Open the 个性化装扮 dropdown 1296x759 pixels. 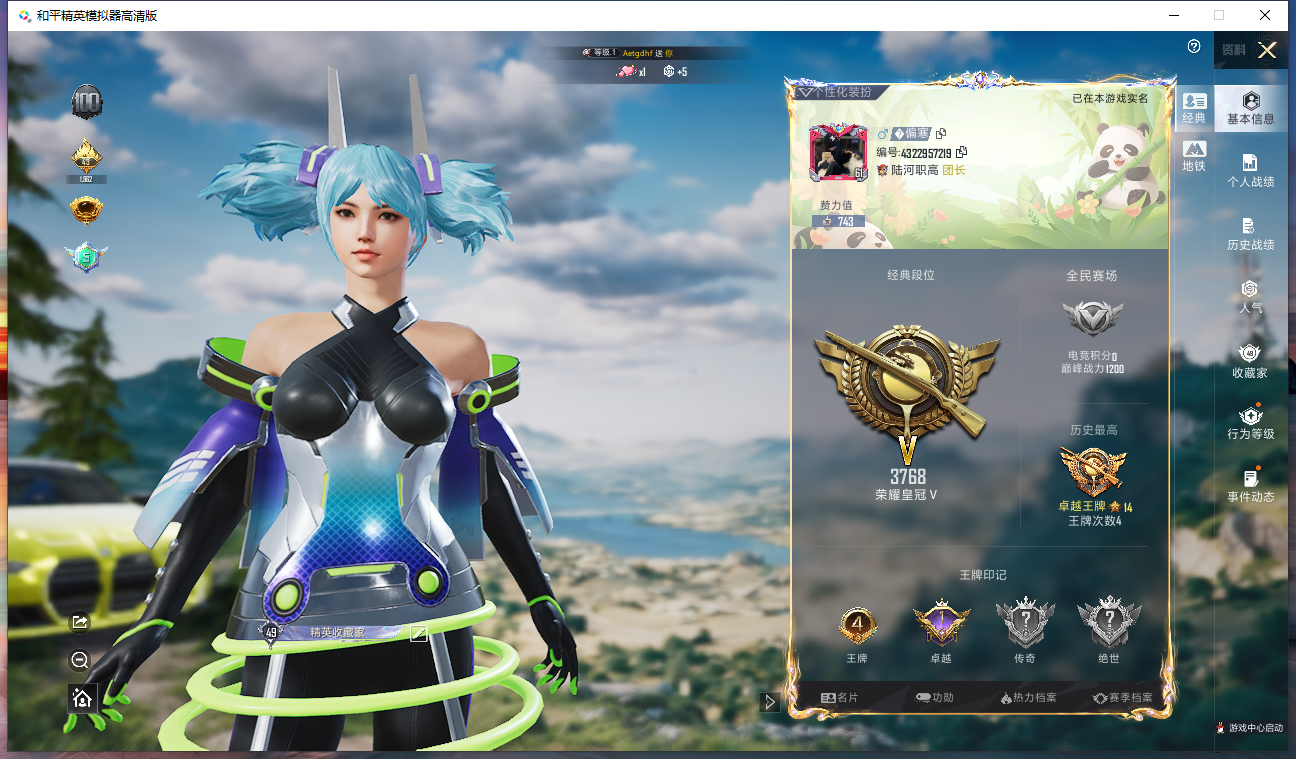835,92
